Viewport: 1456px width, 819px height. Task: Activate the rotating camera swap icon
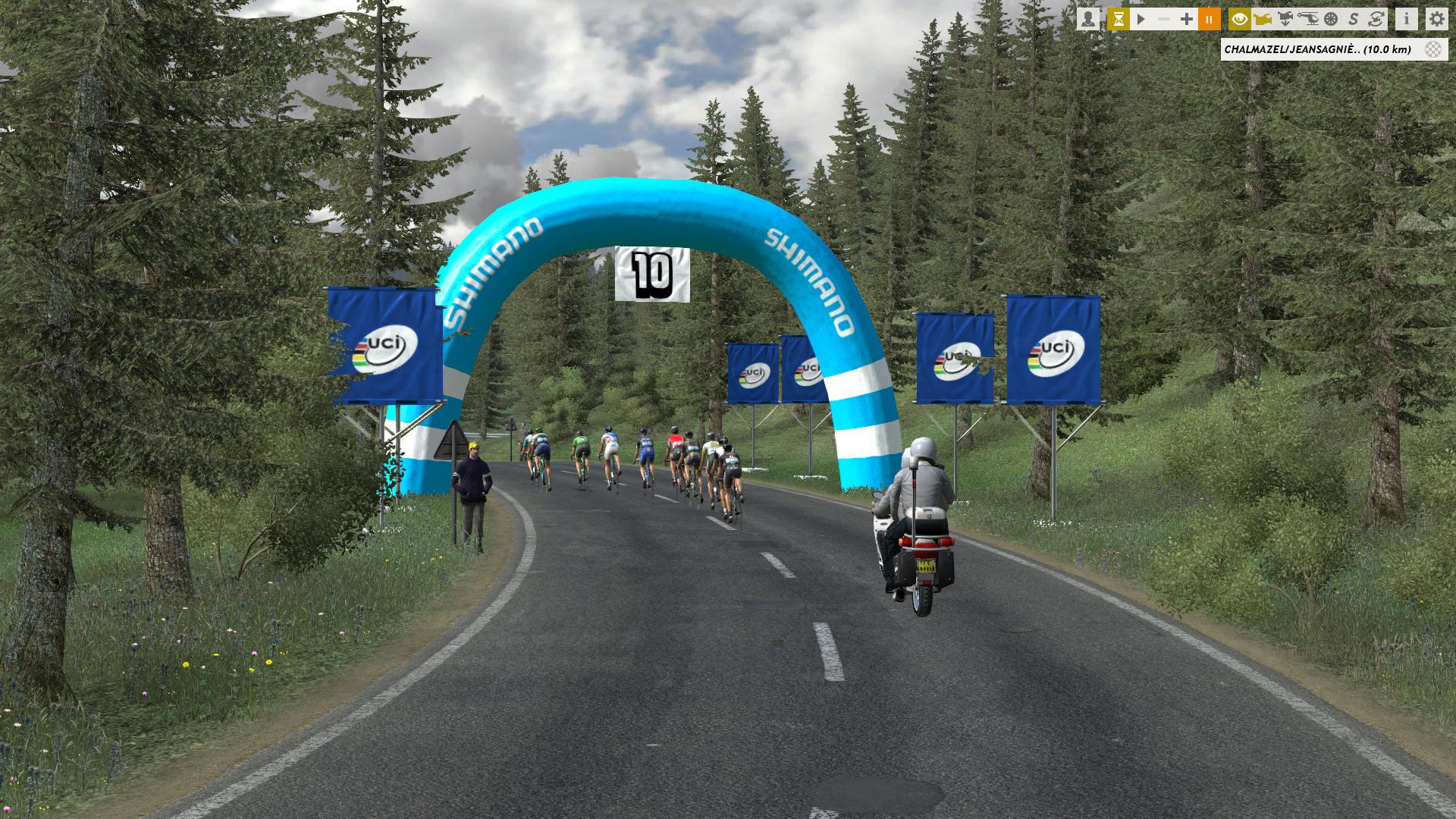(1376, 19)
